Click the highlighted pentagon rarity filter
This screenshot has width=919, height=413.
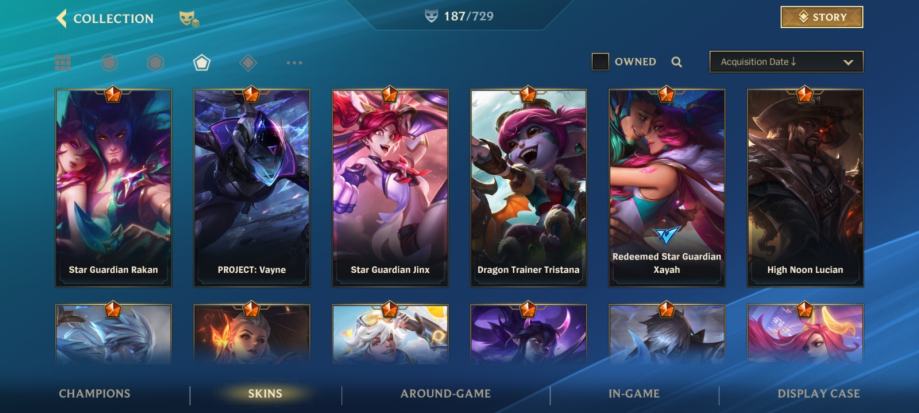(202, 63)
